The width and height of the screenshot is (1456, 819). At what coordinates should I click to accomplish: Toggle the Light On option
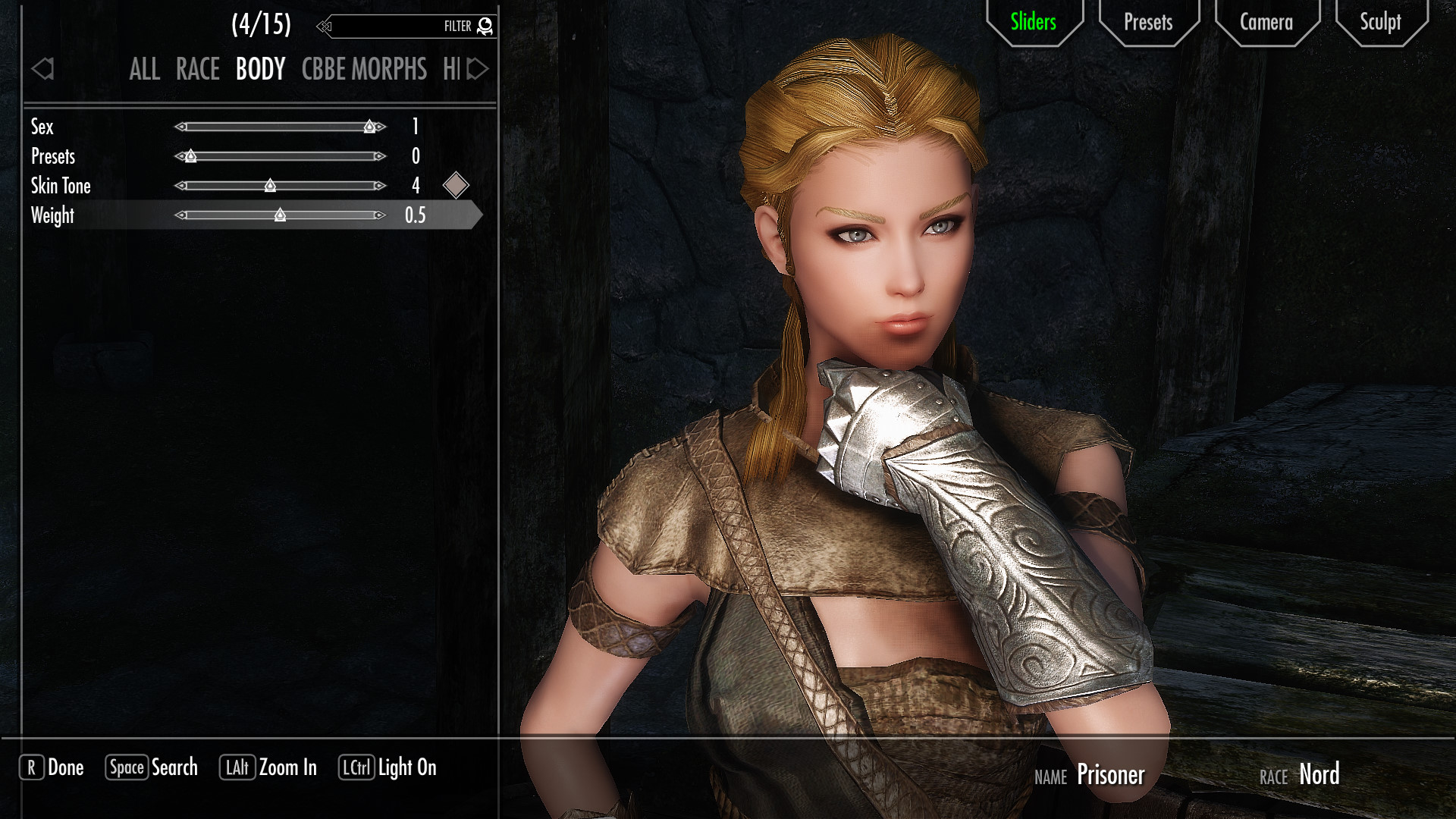(x=388, y=767)
